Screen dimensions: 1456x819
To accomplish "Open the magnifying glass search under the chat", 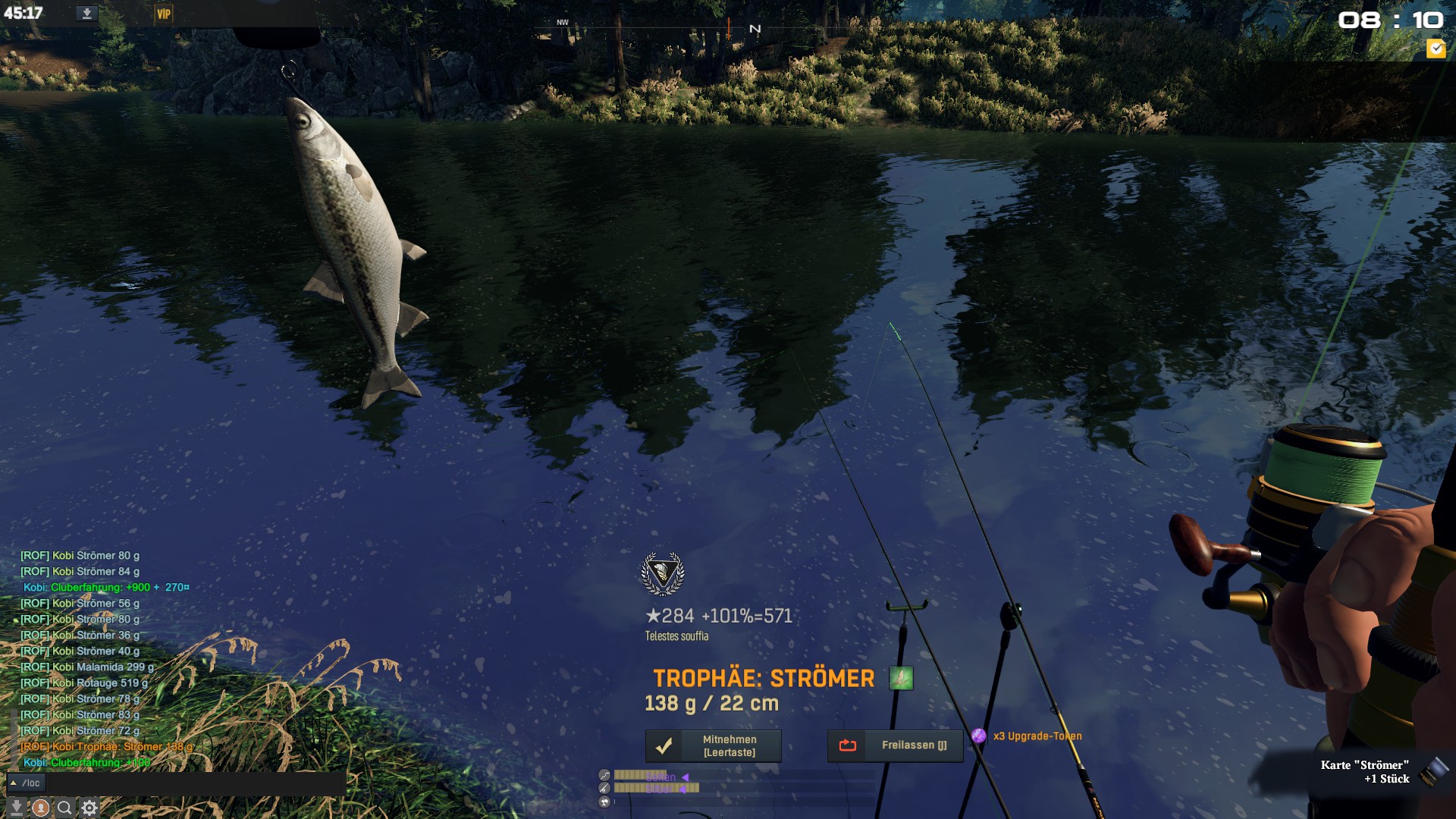I will click(65, 808).
